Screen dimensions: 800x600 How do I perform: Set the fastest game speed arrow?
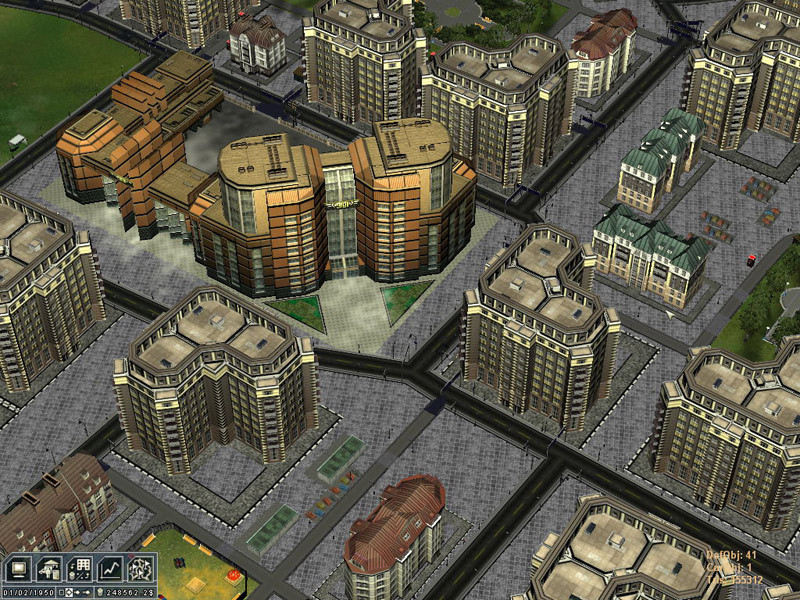[x=88, y=593]
